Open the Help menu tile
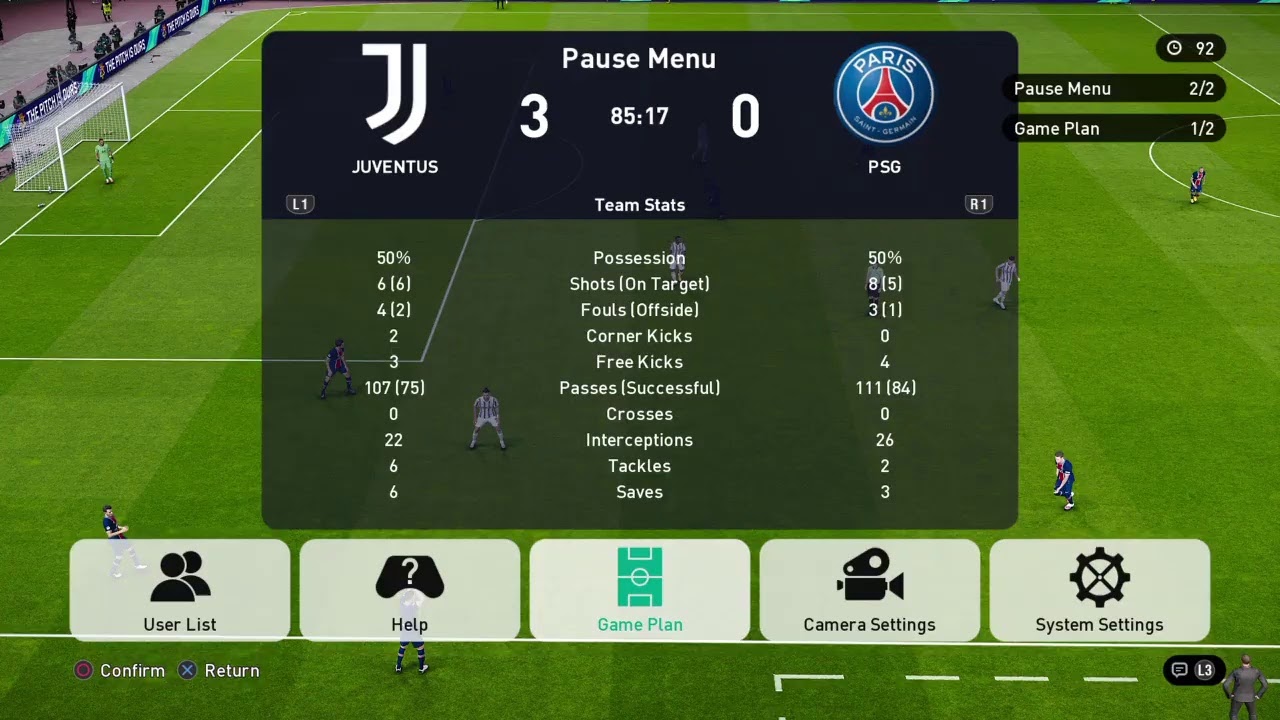This screenshot has height=720, width=1280. click(x=410, y=590)
